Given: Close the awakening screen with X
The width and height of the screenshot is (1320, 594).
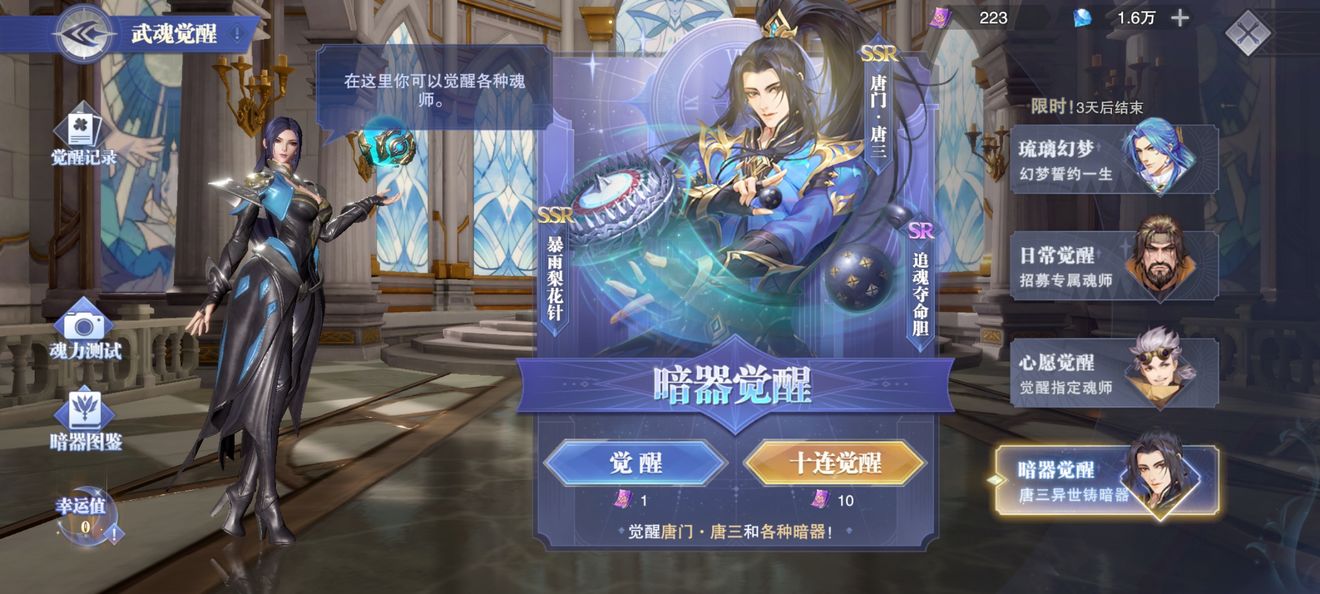Looking at the screenshot, I should 1247,33.
